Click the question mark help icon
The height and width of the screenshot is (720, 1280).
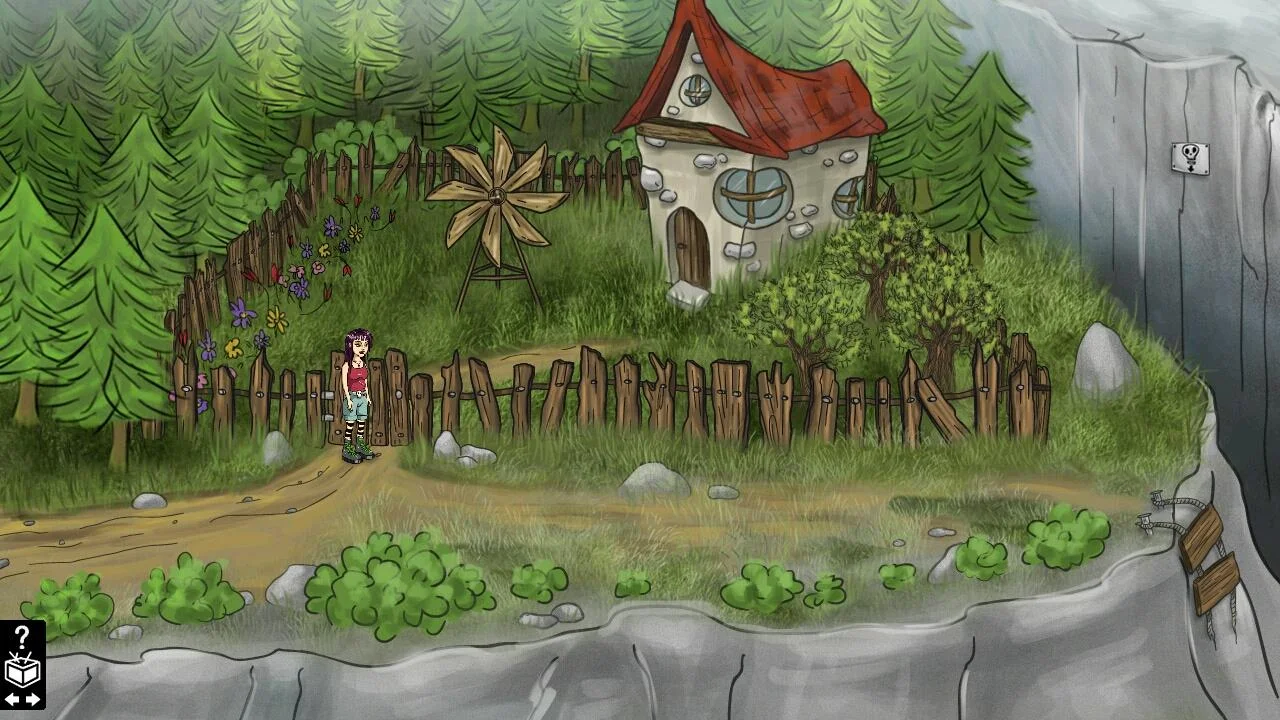22,638
